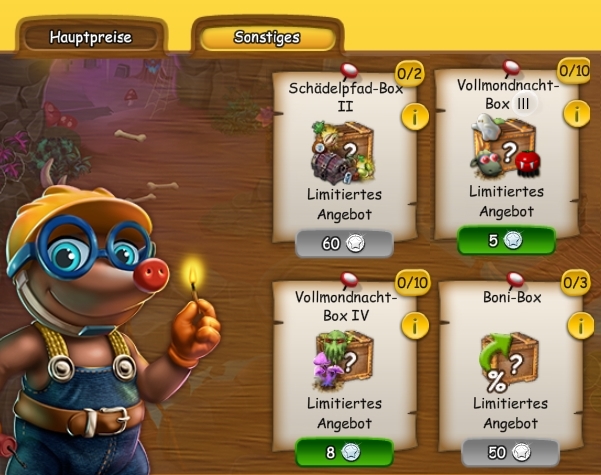This screenshot has width=601, height=475.
Task: Switch to the Hauptpreise tab
Action: [91, 38]
